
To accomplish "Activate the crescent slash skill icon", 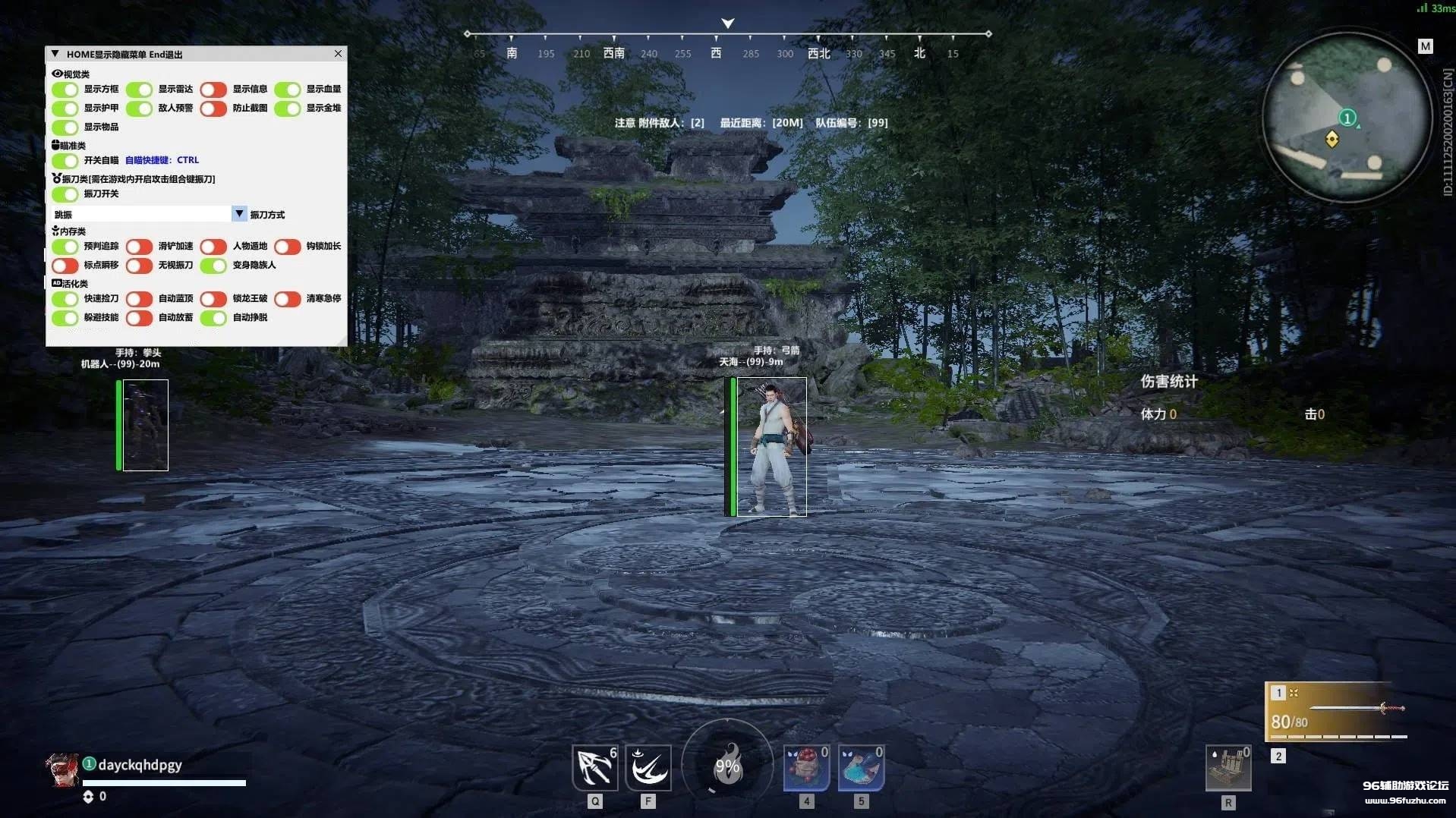I will [x=648, y=767].
